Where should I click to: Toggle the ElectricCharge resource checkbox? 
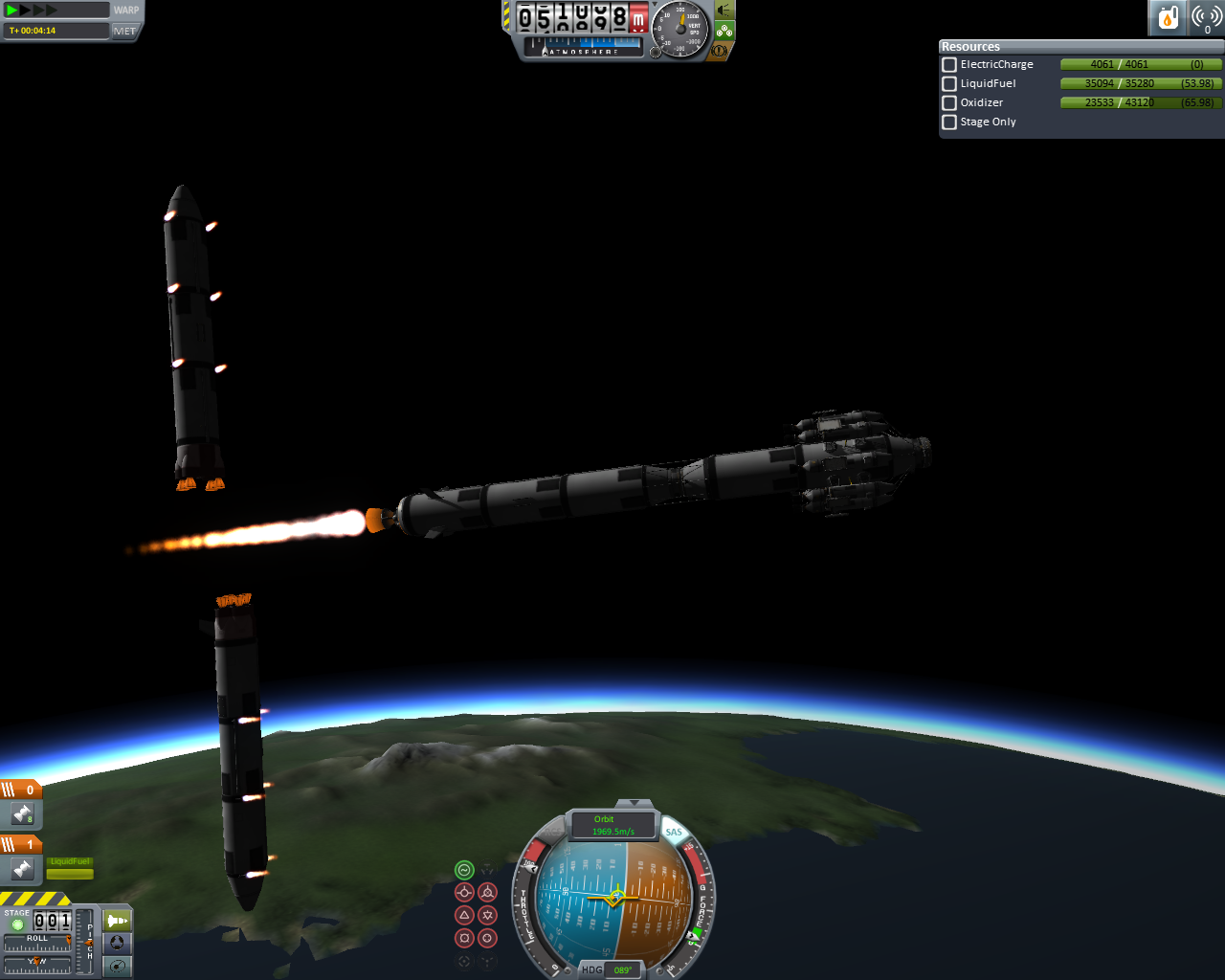(949, 65)
